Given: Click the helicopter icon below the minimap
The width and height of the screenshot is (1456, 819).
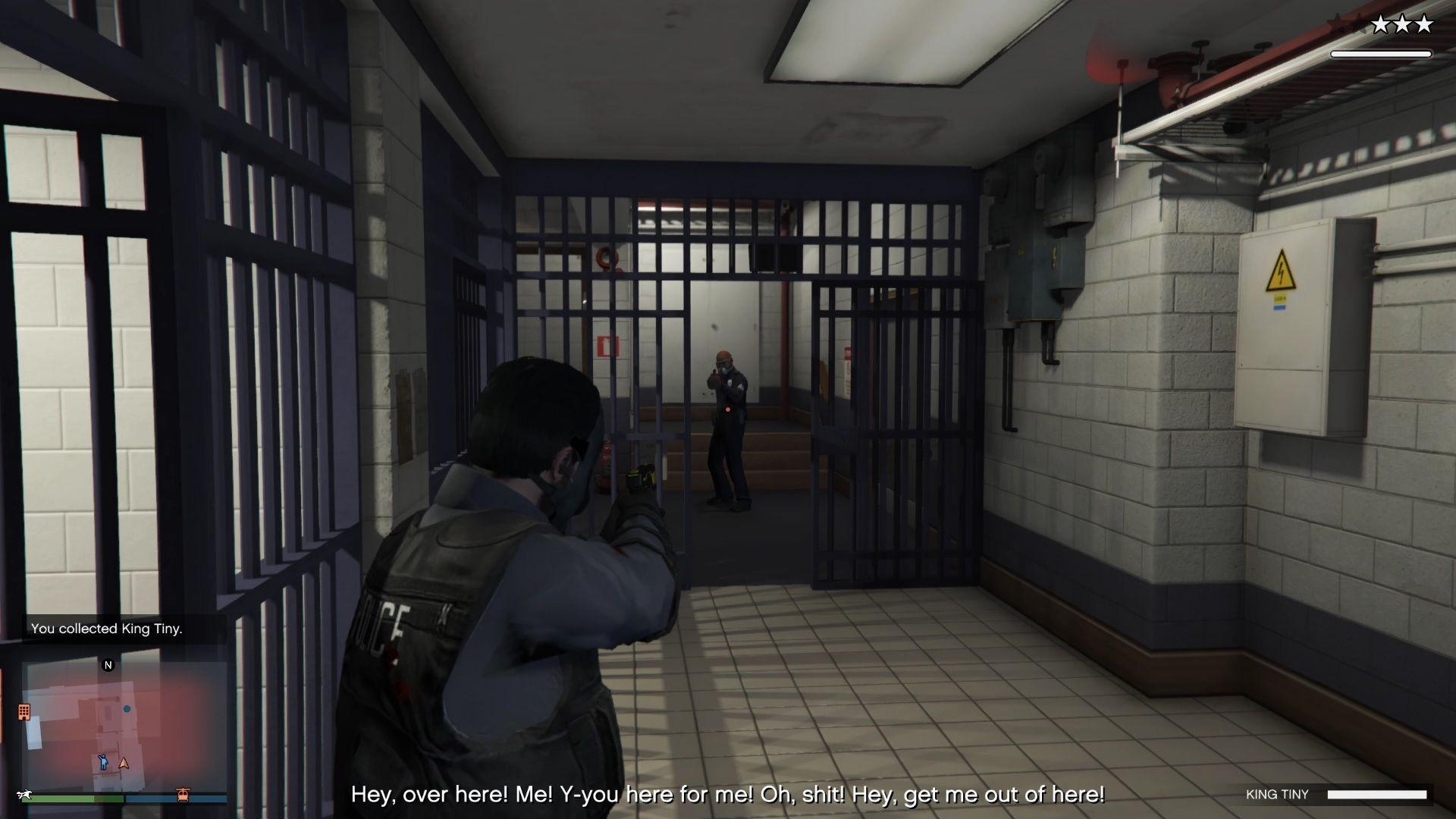Looking at the screenshot, I should (184, 794).
